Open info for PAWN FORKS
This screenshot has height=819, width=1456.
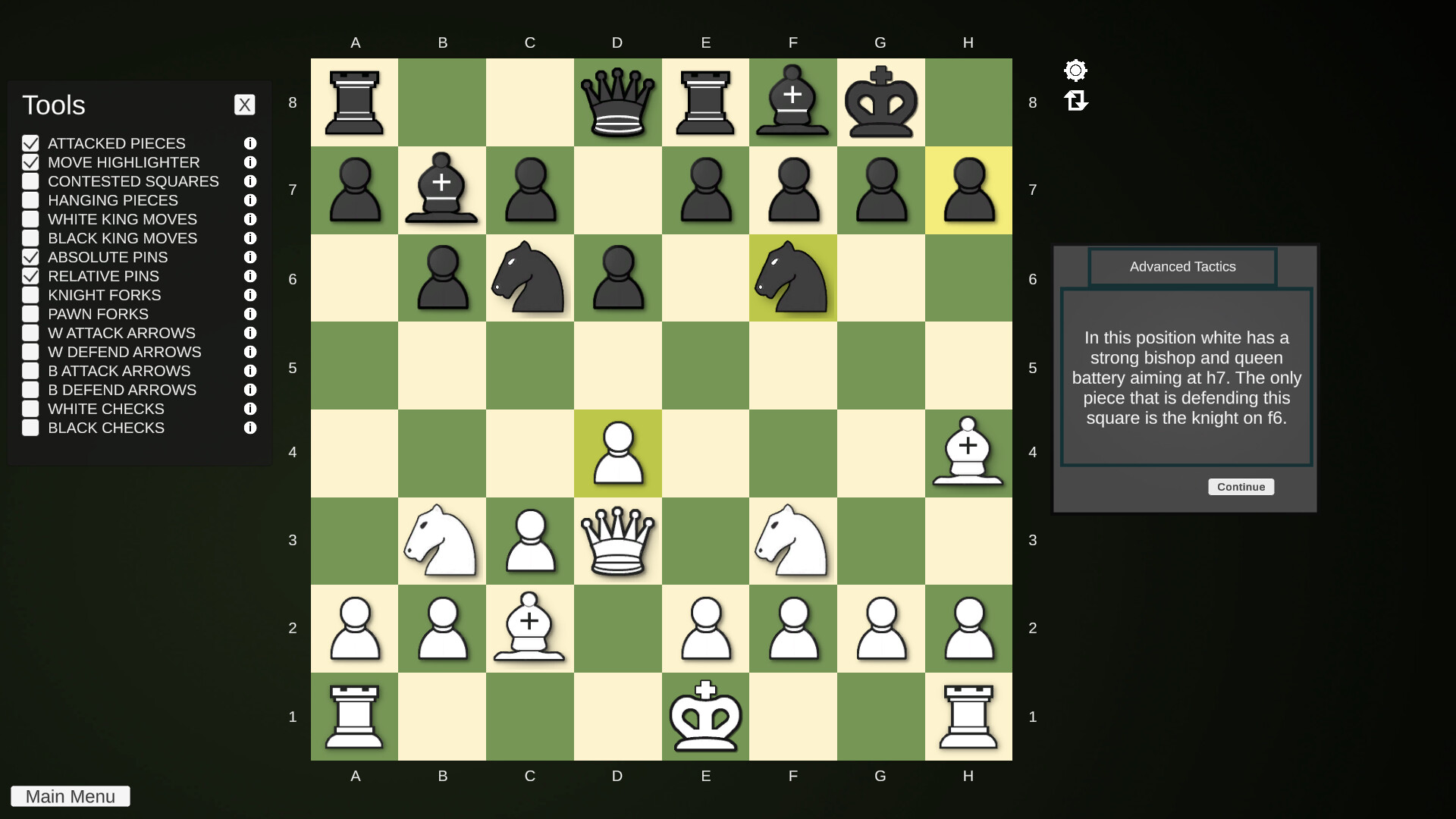click(x=250, y=314)
